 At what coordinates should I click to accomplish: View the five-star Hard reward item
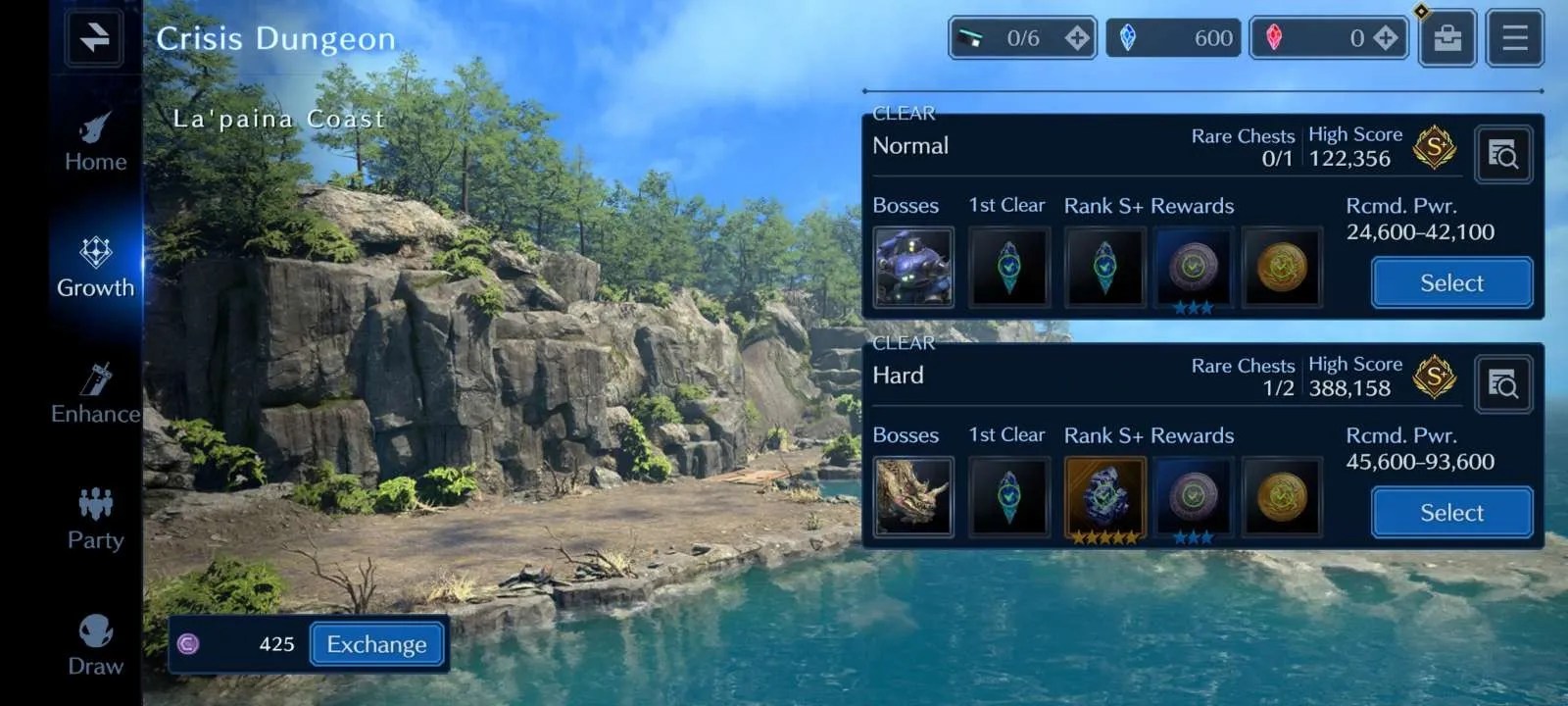coord(1104,497)
